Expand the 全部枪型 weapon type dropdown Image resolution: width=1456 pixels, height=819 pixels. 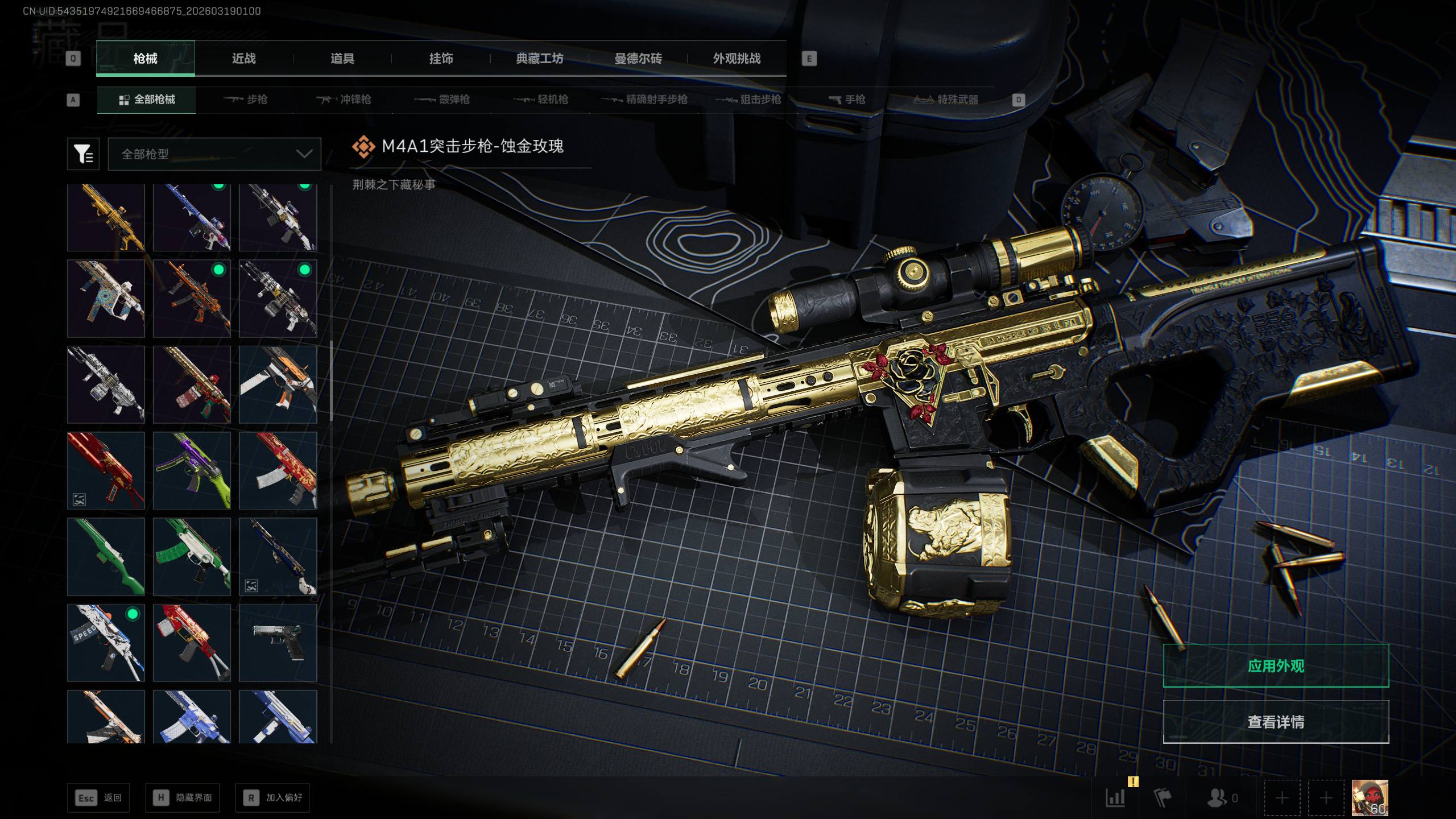[214, 154]
